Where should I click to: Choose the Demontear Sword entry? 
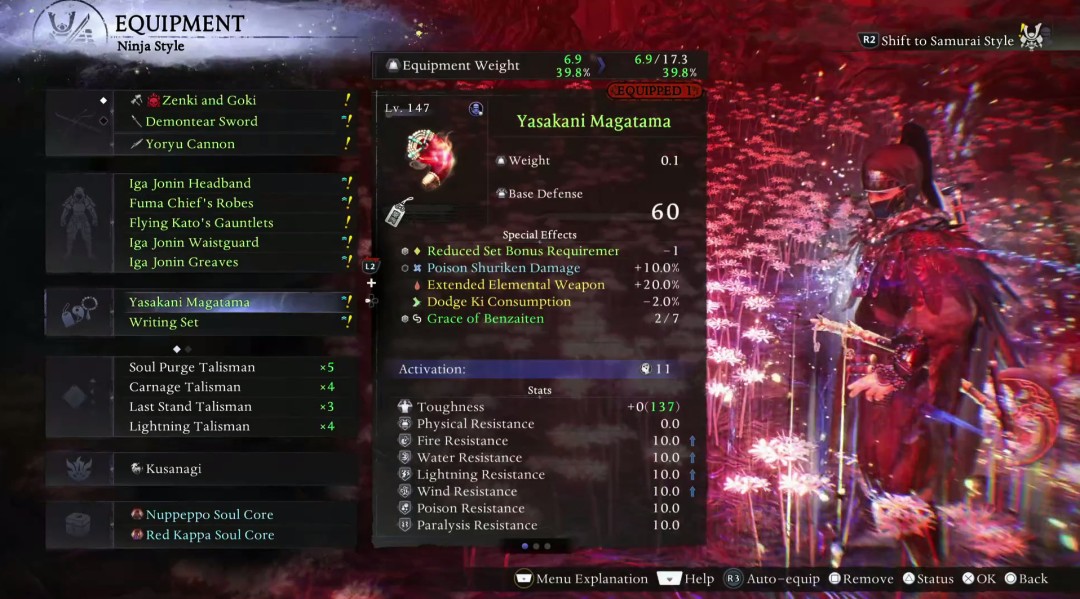point(201,122)
